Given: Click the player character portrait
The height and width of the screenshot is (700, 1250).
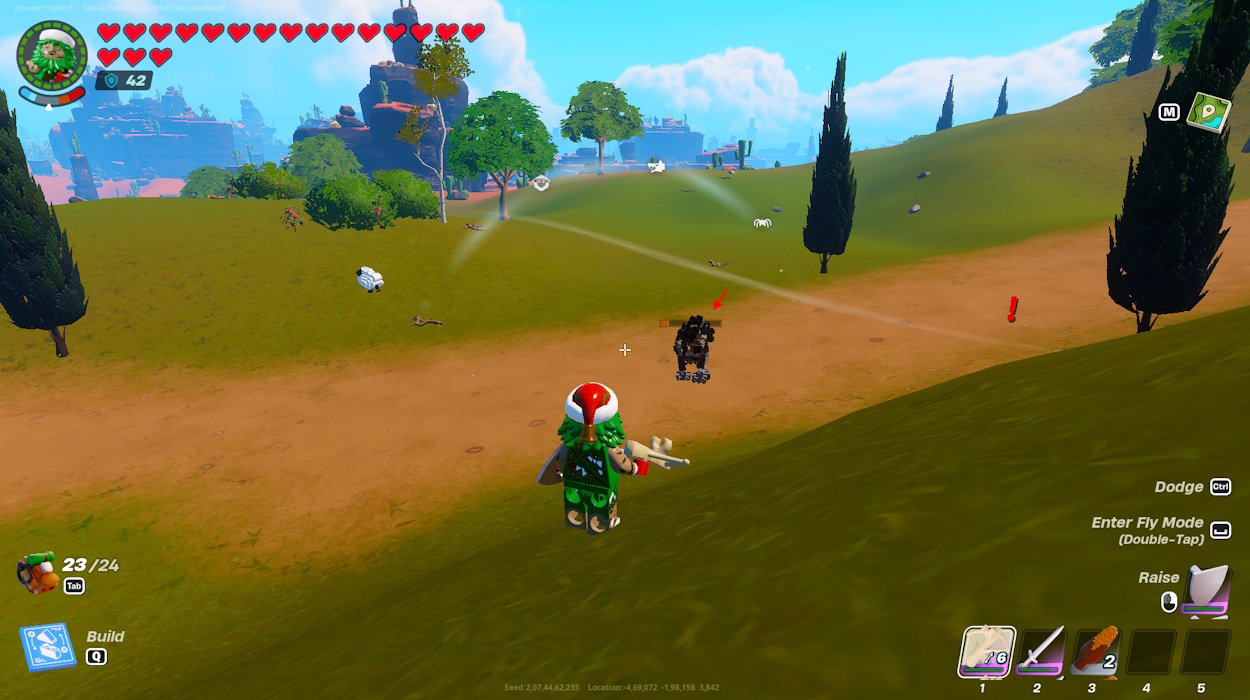Looking at the screenshot, I should point(52,54).
